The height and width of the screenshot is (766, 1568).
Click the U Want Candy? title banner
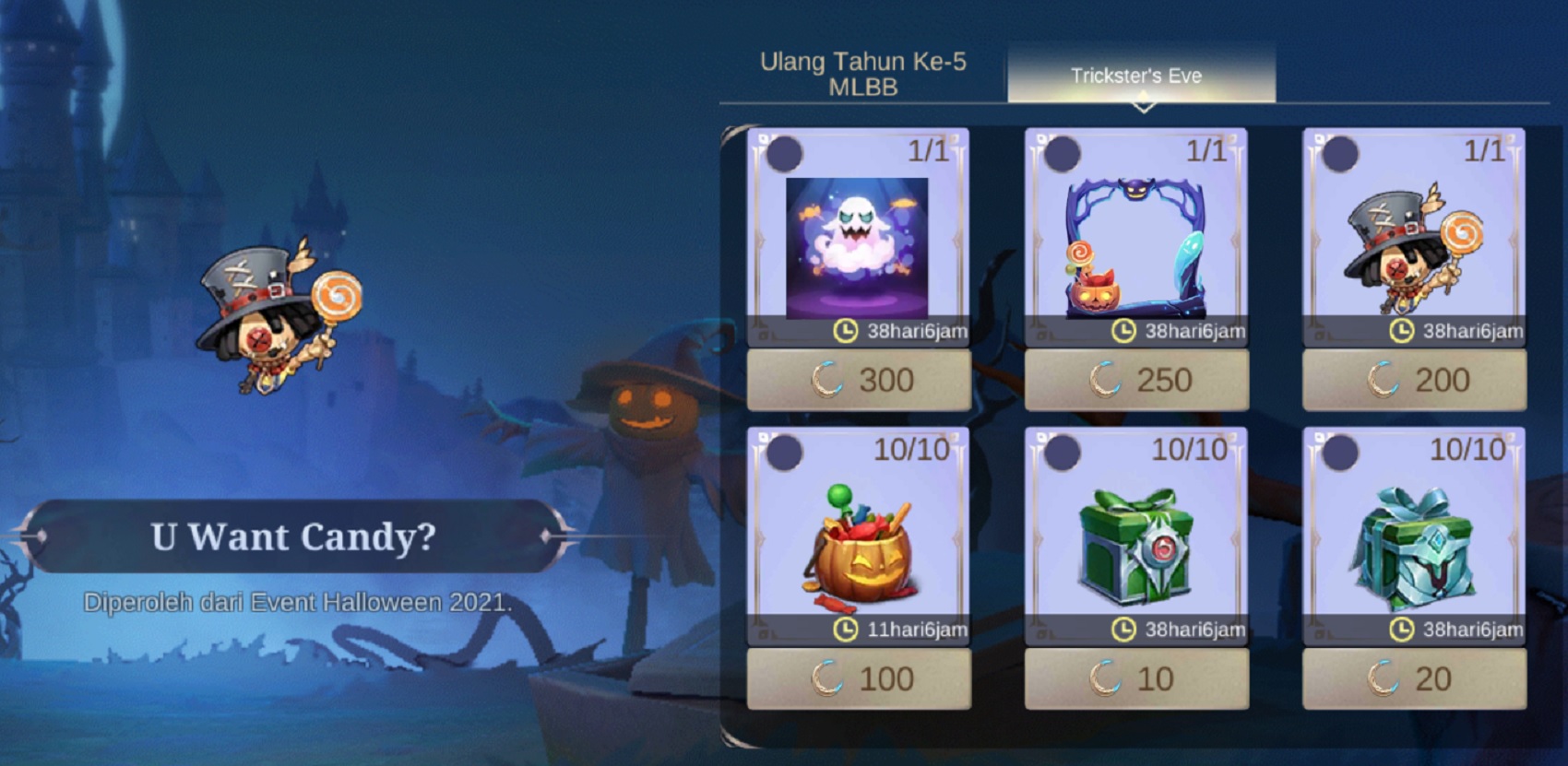(x=295, y=537)
